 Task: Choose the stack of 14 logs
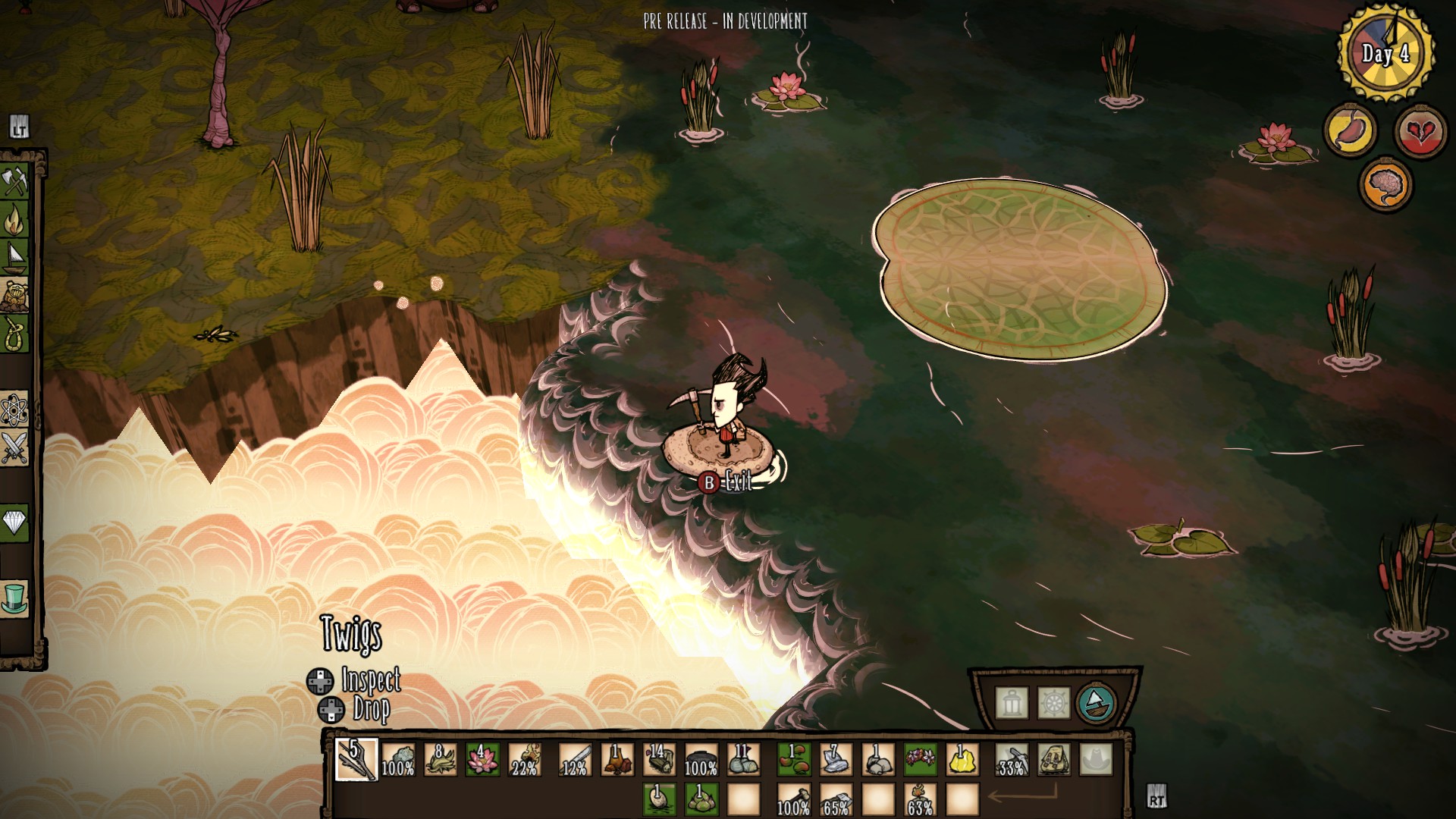click(x=658, y=758)
